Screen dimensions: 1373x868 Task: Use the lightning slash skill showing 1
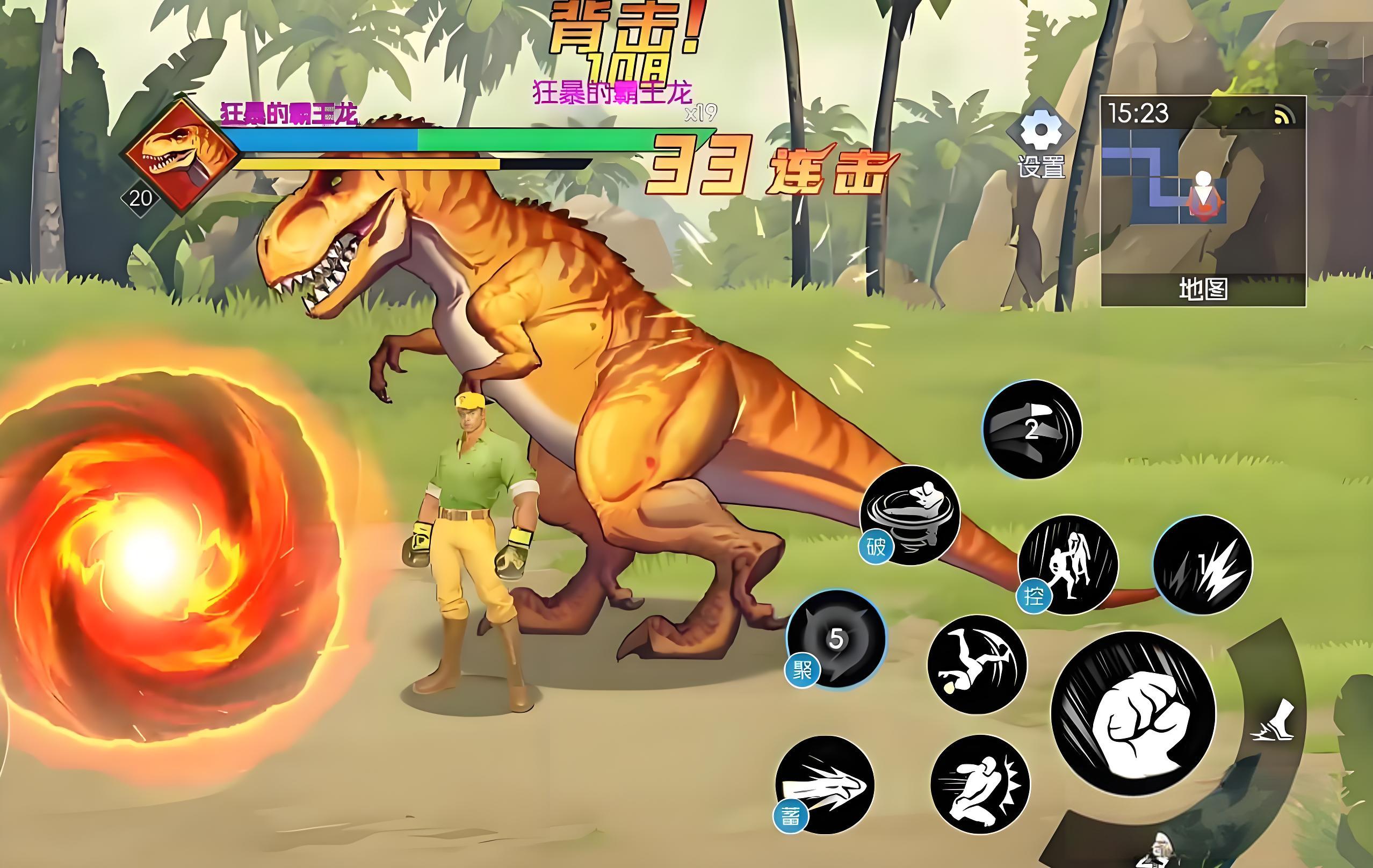[1203, 565]
